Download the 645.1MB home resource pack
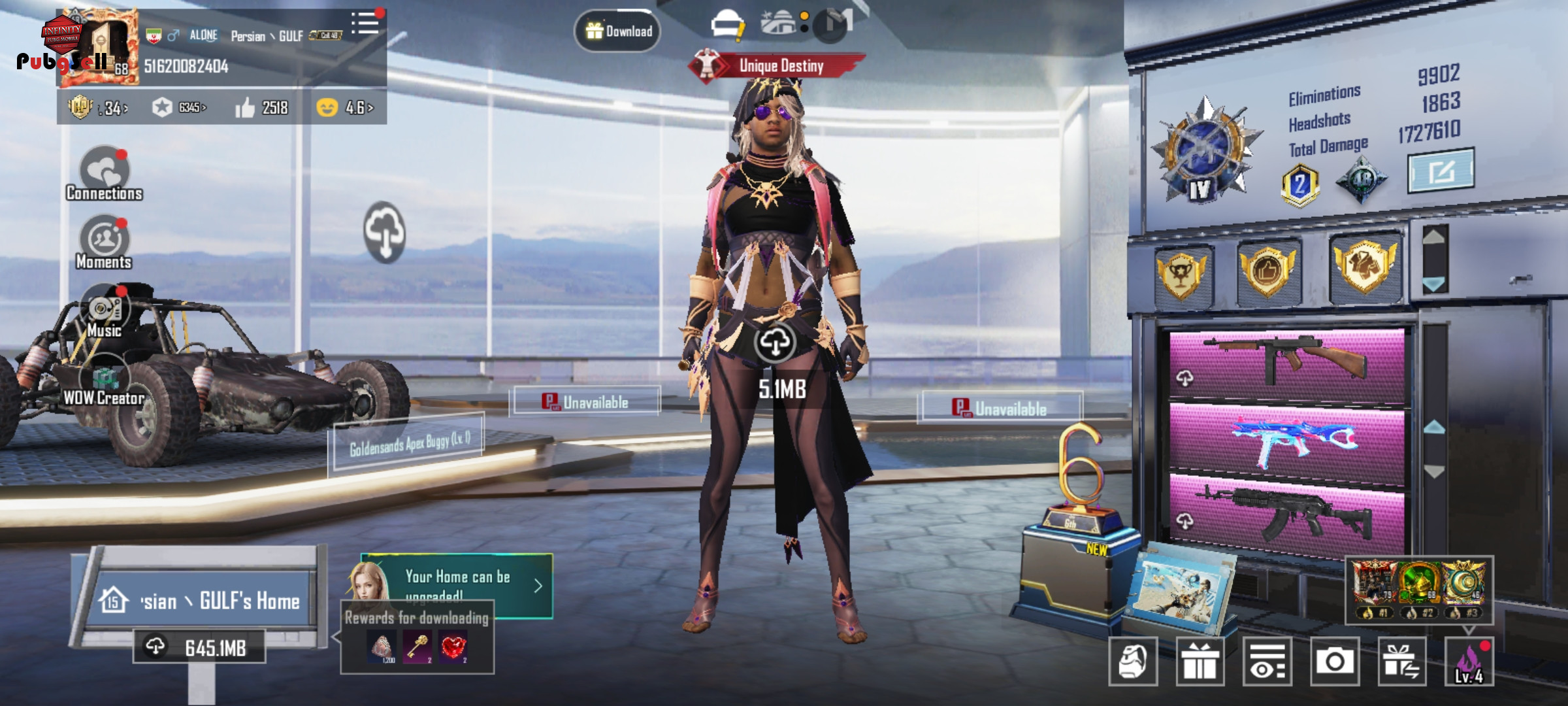This screenshot has height=706, width=1568. [199, 647]
